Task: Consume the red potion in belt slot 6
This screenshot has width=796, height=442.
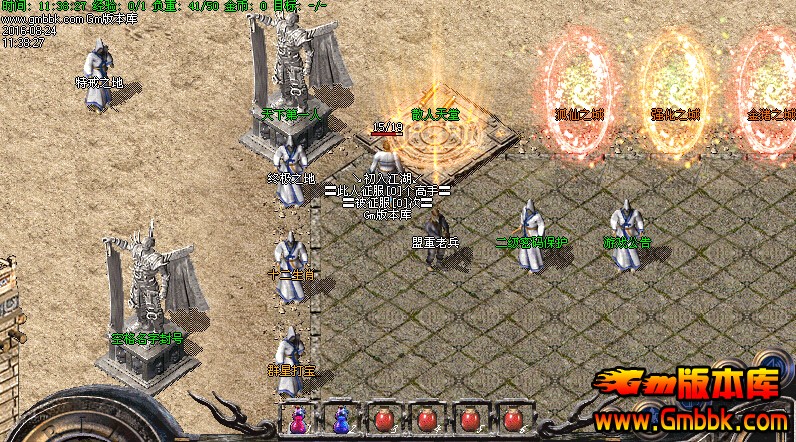Action: tap(513, 420)
